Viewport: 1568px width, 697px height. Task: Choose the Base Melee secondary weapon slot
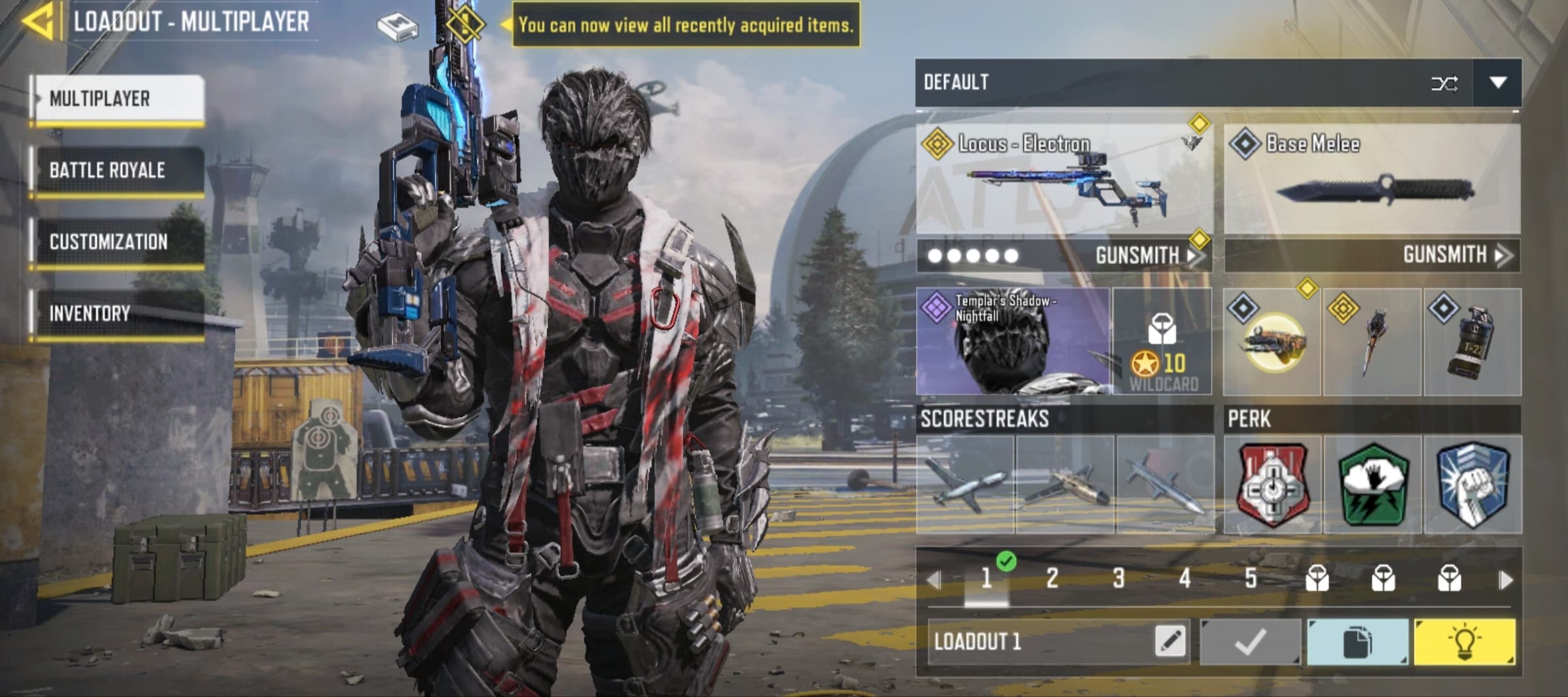tap(1372, 180)
